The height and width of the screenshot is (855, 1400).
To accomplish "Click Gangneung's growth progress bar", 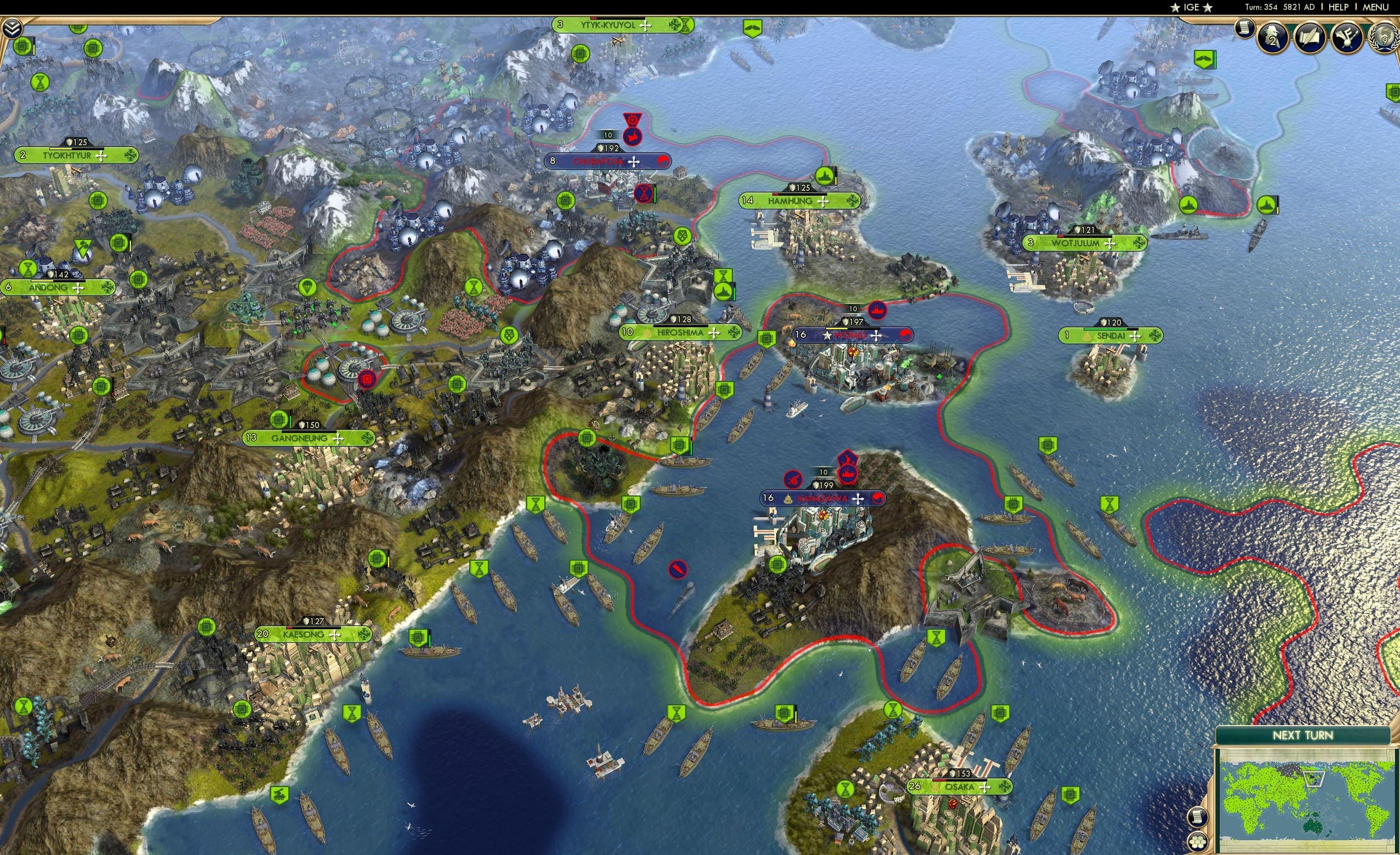I will [x=310, y=432].
